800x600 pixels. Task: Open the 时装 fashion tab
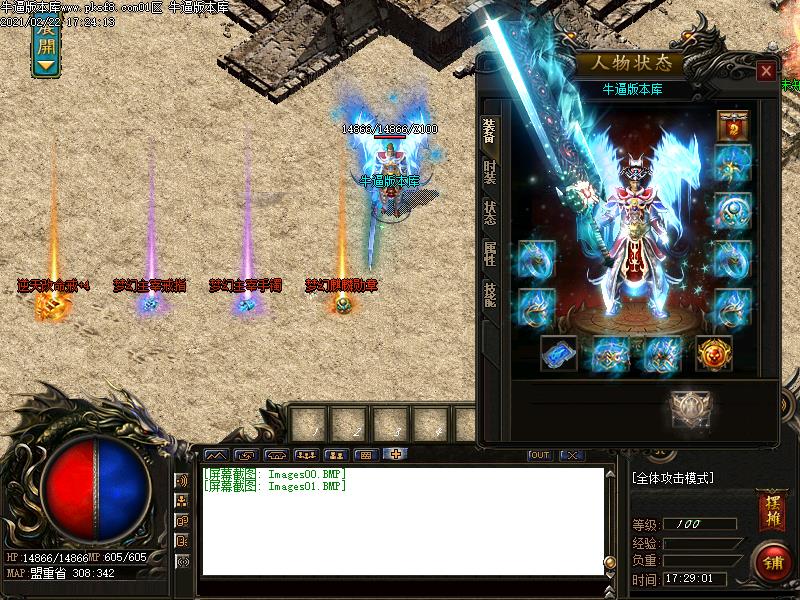point(489,173)
